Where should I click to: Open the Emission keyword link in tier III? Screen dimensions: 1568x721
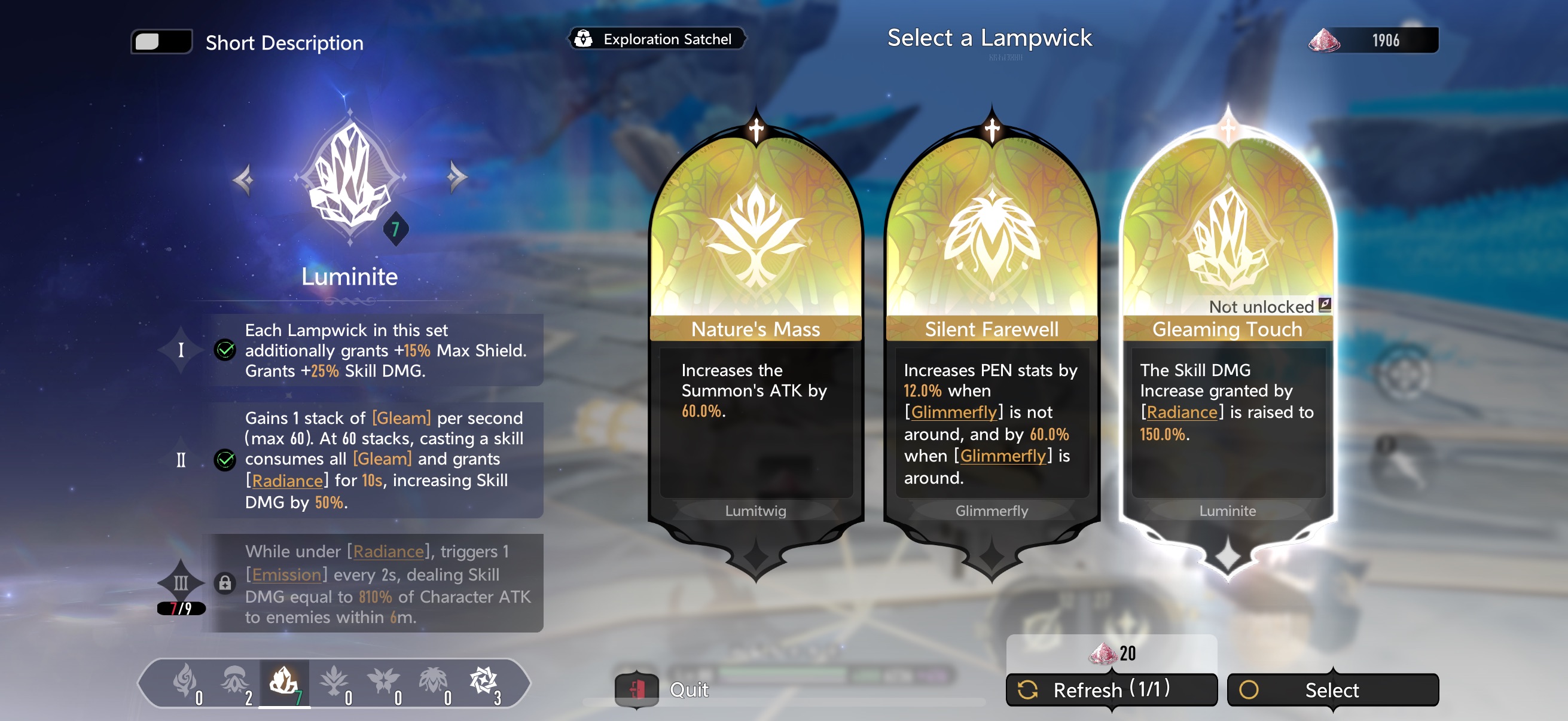[286, 575]
